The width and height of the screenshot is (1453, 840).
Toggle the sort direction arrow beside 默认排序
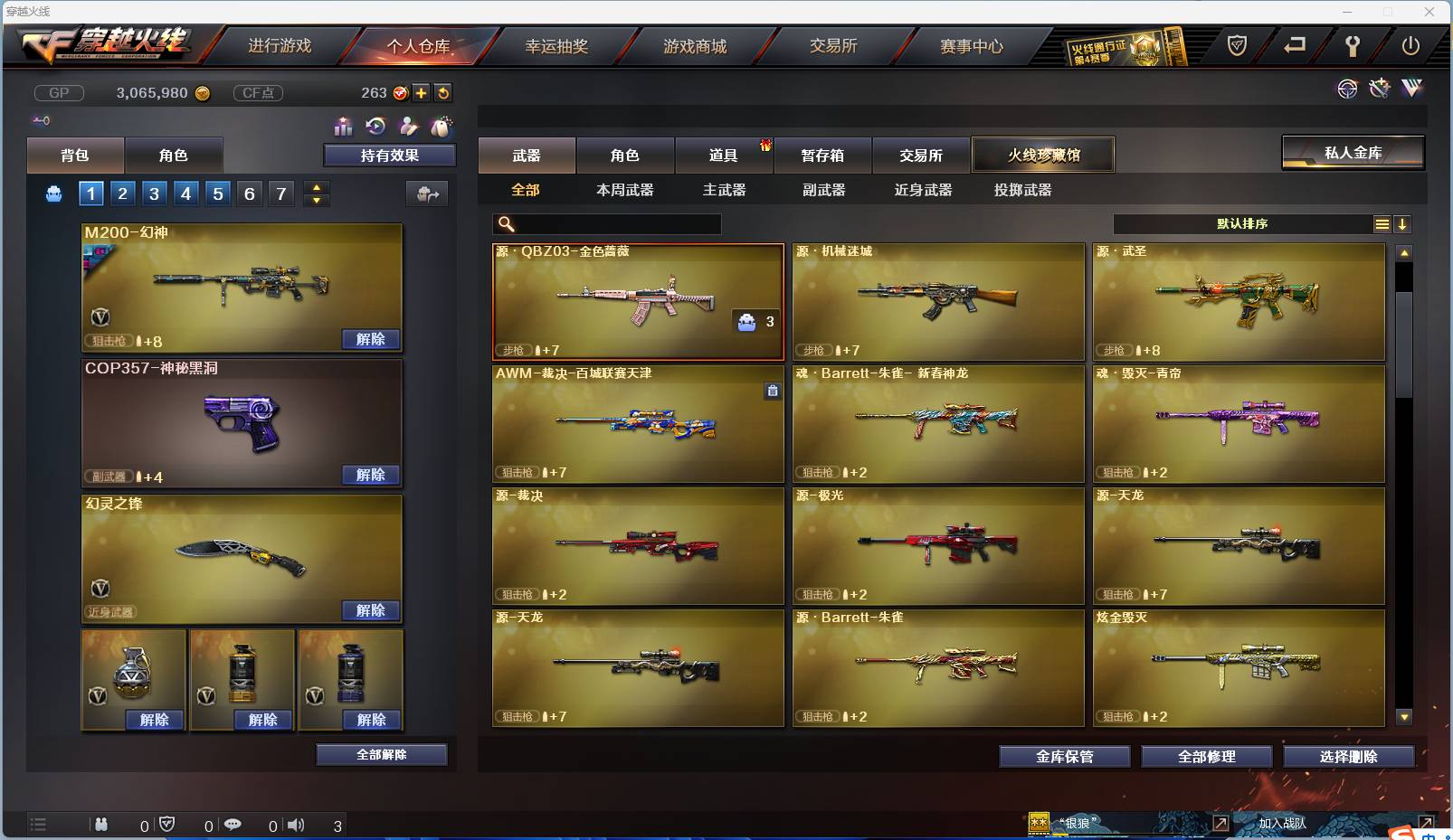click(x=1403, y=223)
